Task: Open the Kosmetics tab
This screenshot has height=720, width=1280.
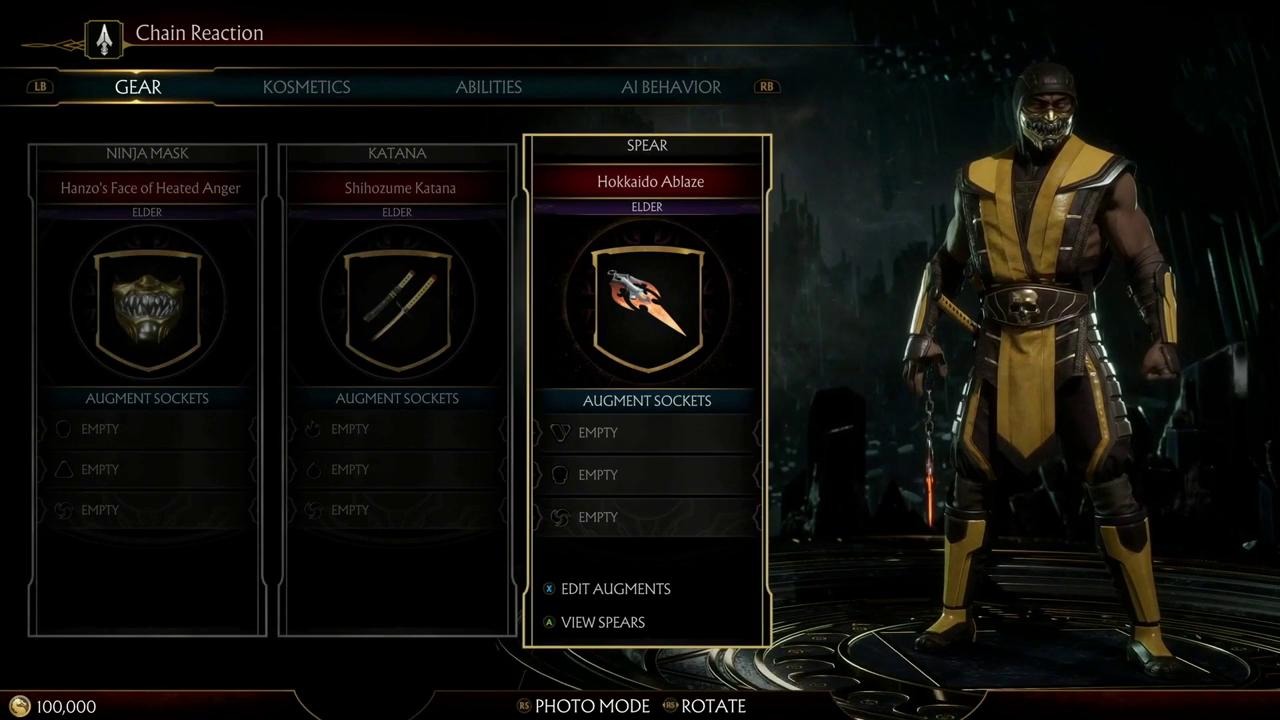Action: (x=306, y=87)
